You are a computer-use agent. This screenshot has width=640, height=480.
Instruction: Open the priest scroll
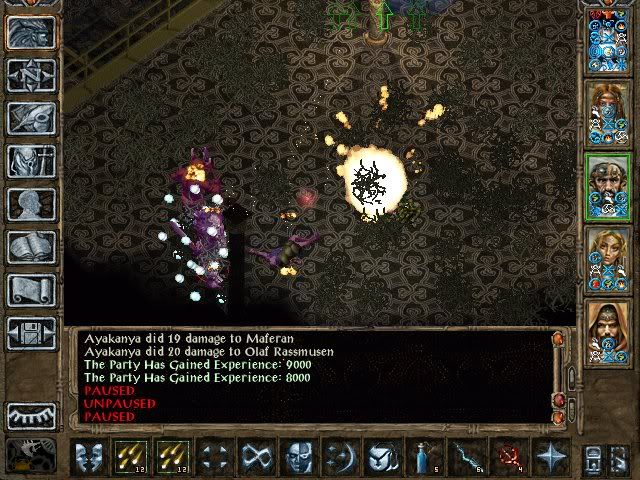coord(31,289)
